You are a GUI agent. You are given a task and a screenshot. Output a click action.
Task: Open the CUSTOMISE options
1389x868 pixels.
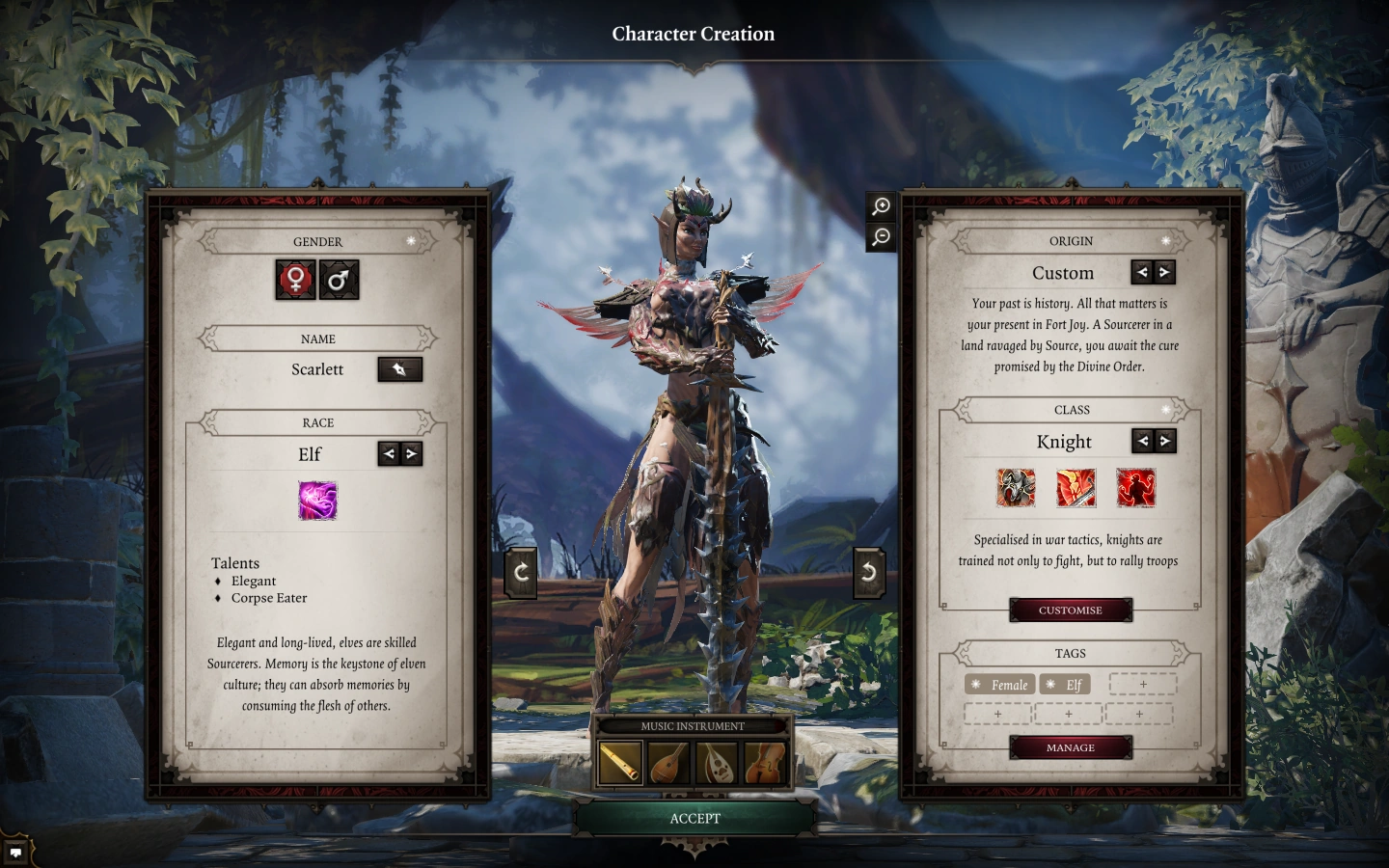[1071, 610]
